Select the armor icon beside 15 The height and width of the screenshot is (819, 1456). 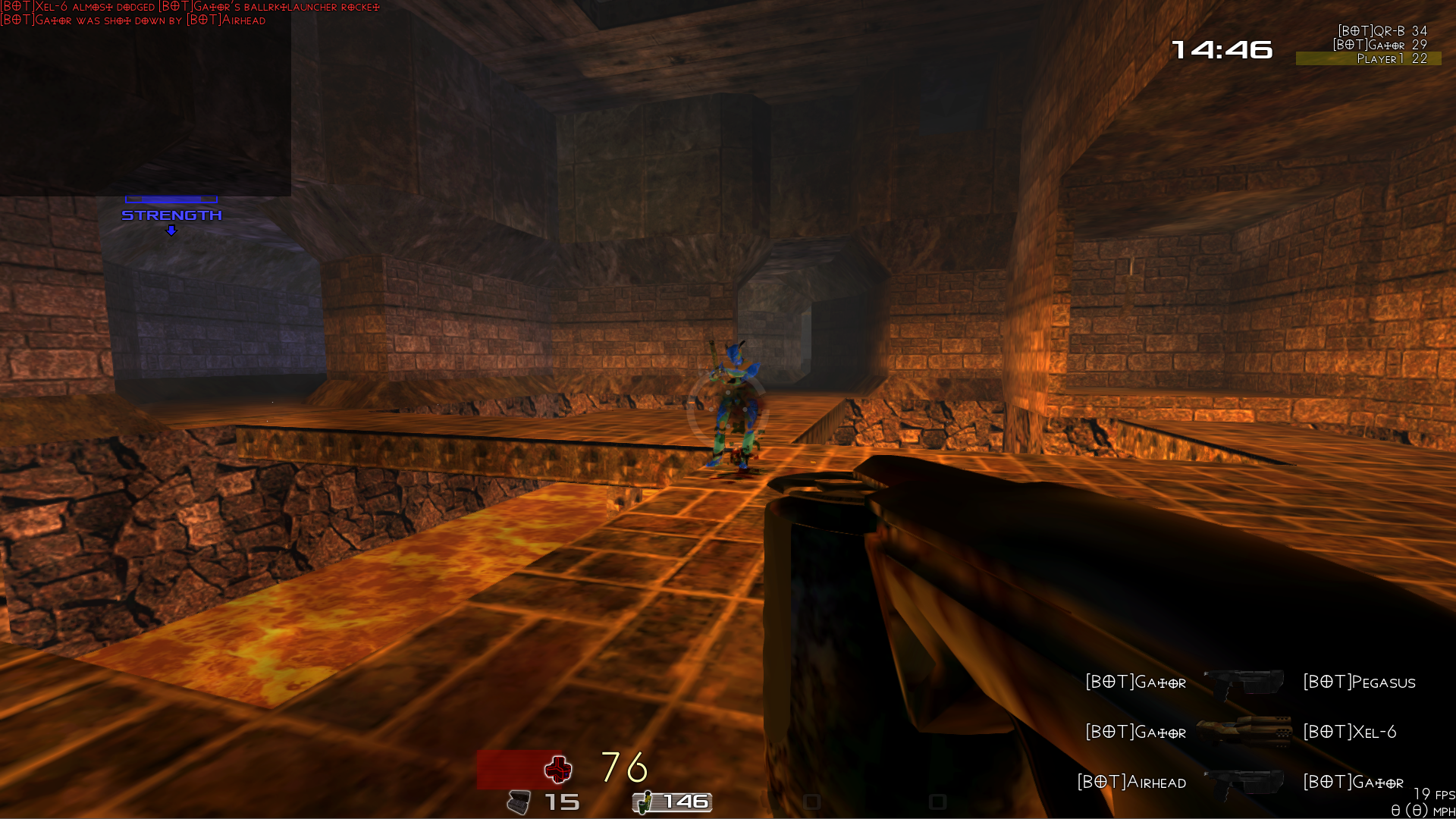pos(519,802)
